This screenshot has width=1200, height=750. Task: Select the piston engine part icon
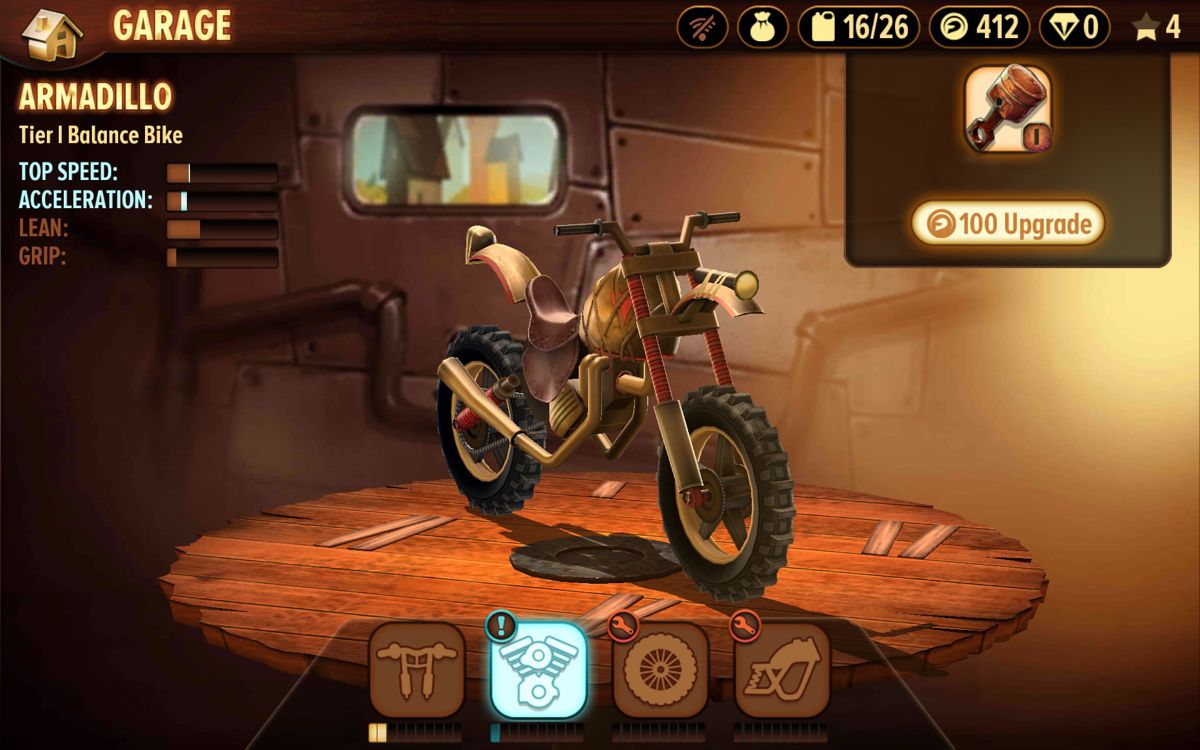point(1008,110)
